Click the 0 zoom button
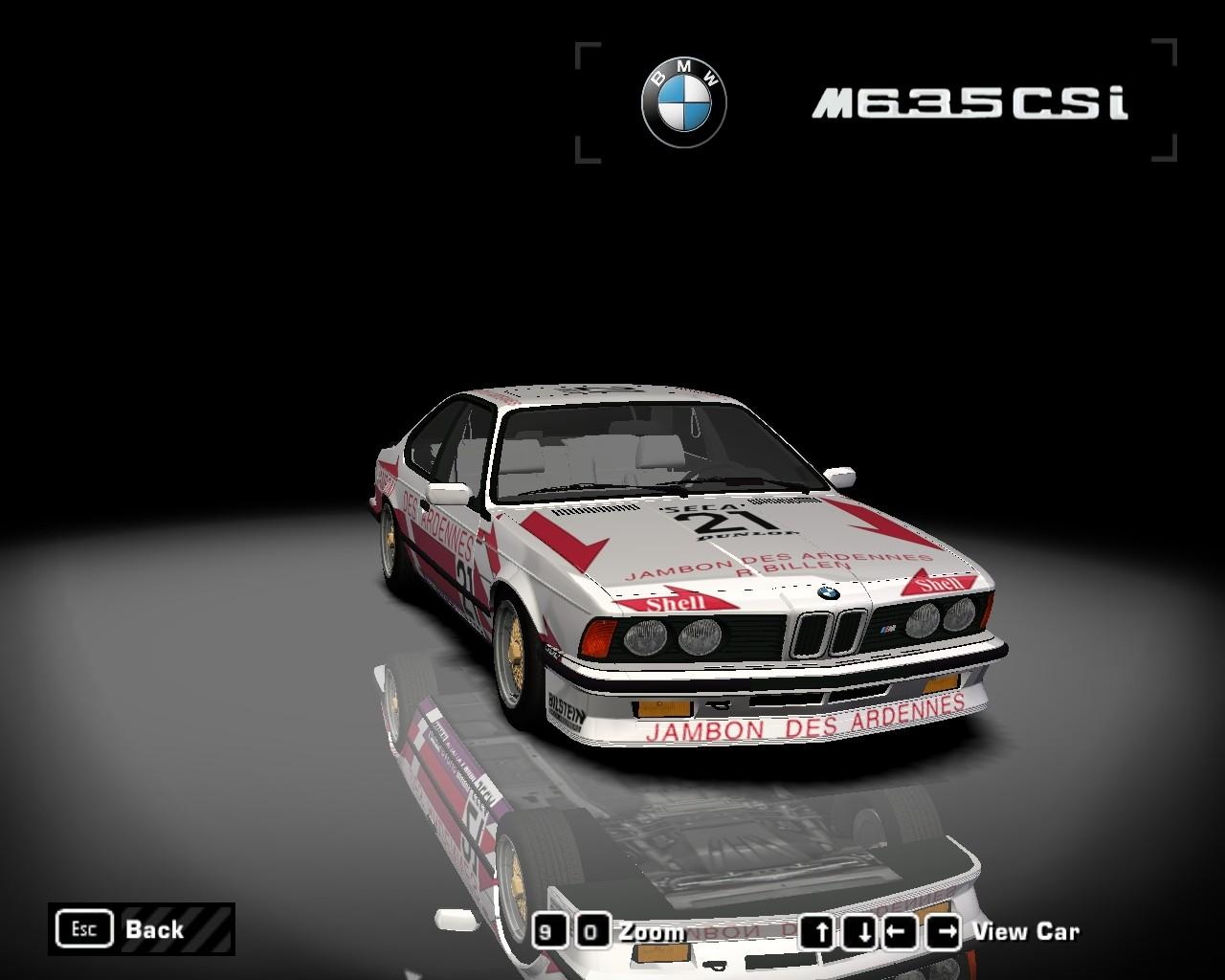The width and height of the screenshot is (1225, 980). coord(592,931)
